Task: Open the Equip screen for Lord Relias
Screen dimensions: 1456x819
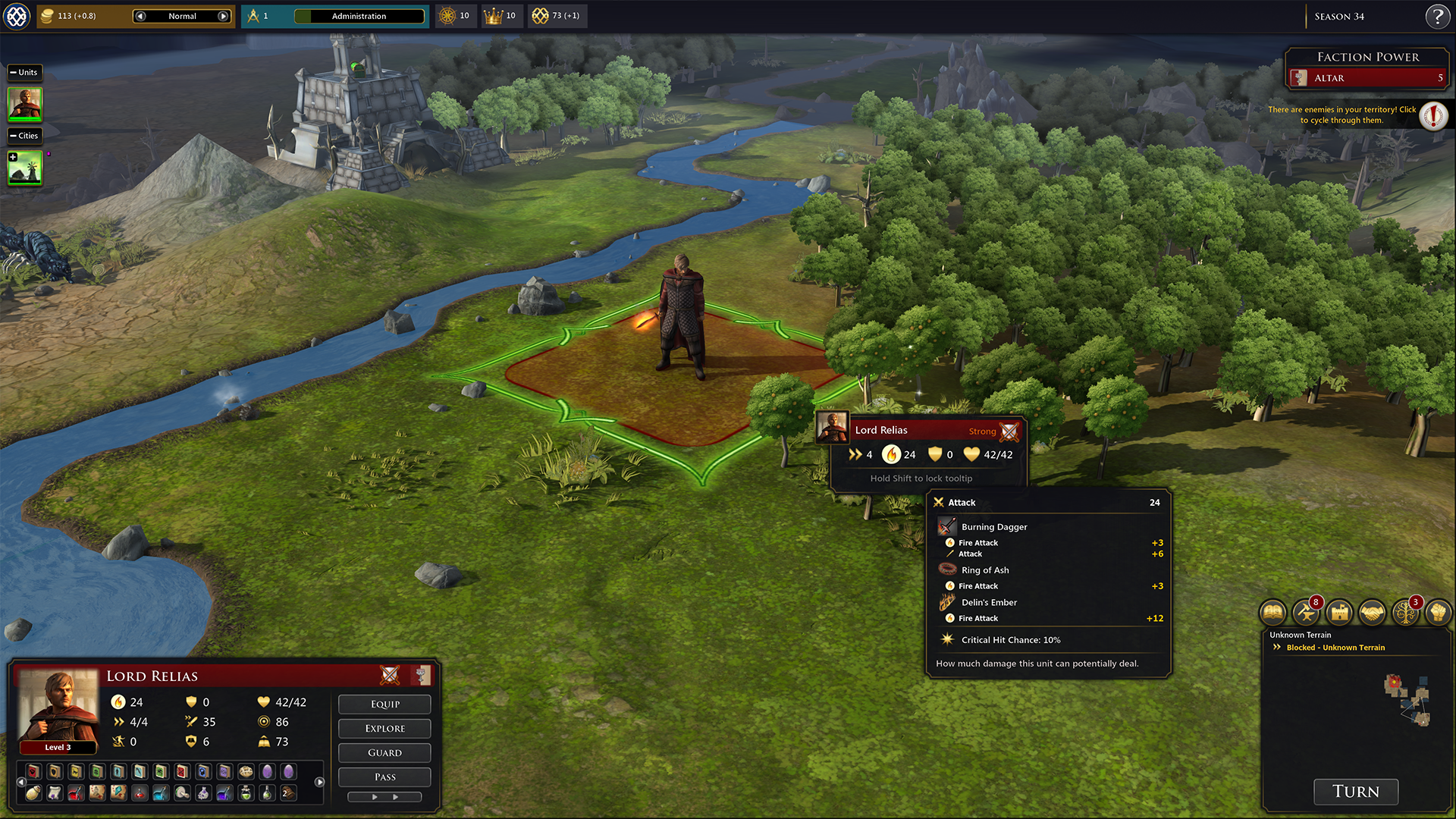Action: coord(384,704)
